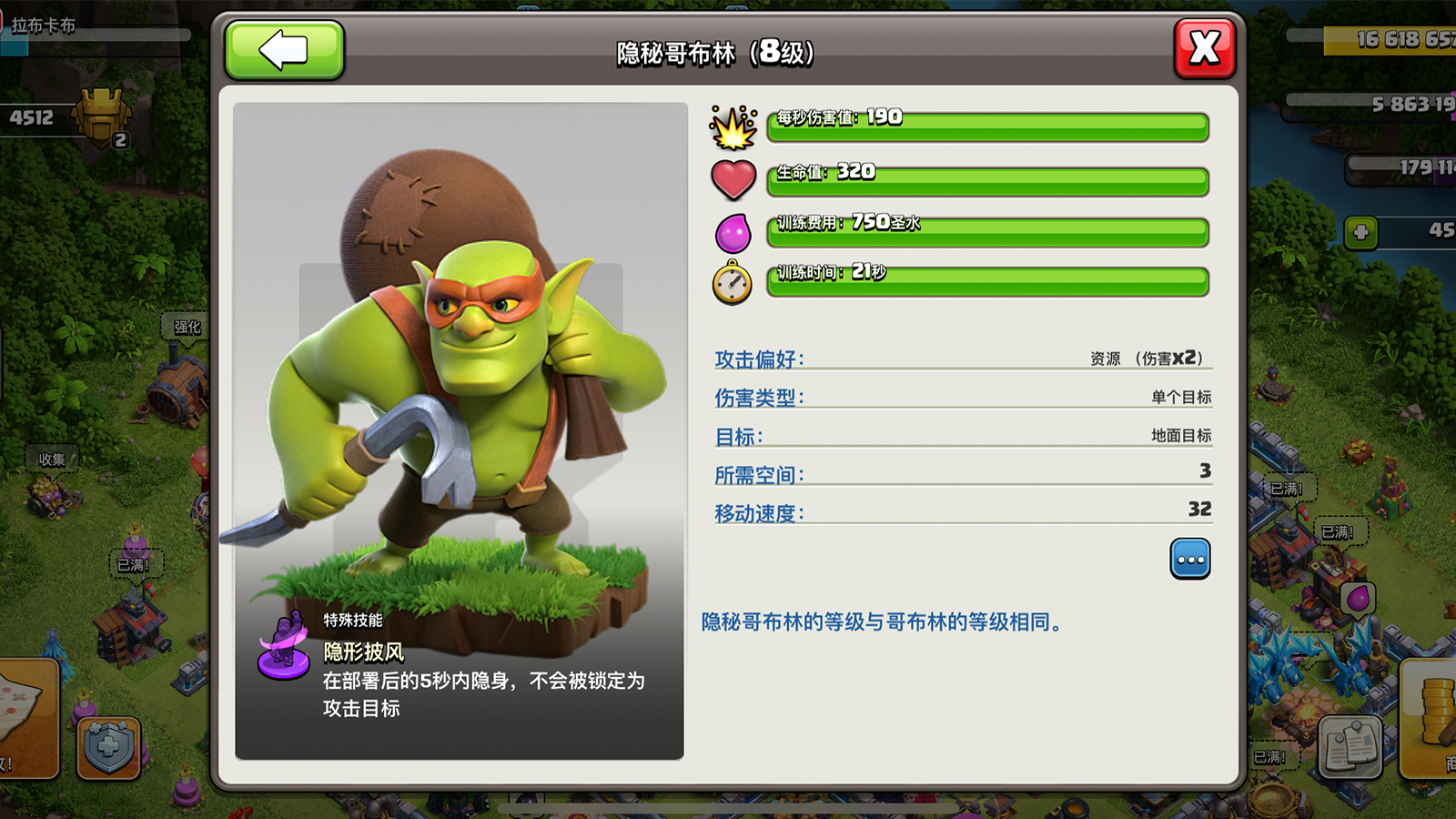Click the green plus add button
1456x819 pixels.
click(x=1360, y=232)
